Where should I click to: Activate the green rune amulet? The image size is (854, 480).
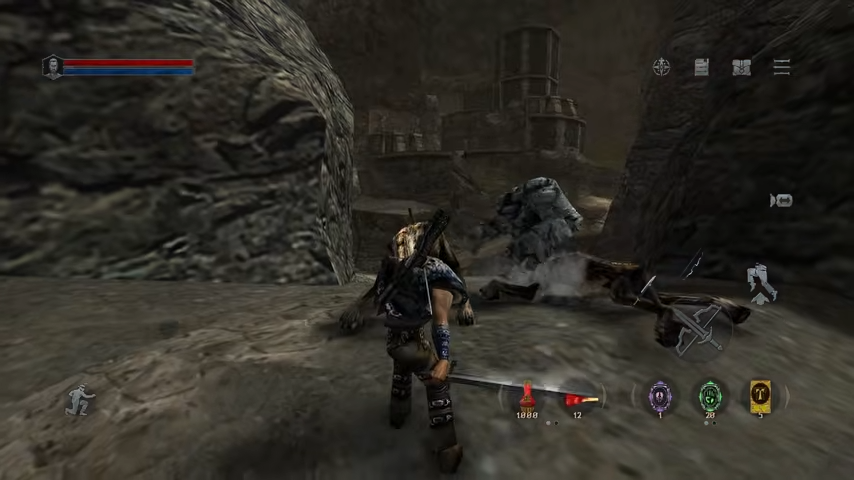(710, 396)
